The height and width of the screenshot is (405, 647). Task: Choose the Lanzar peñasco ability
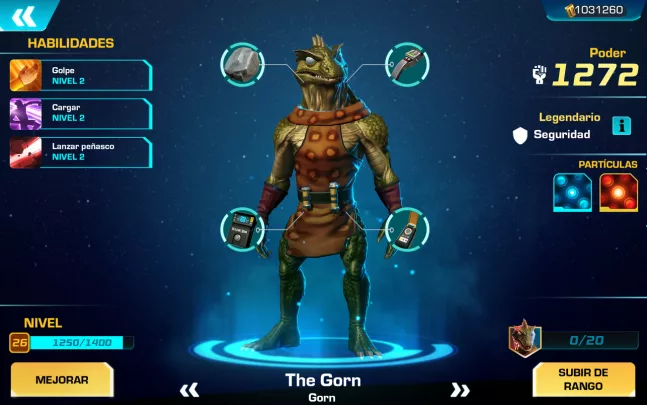pyautogui.click(x=80, y=152)
